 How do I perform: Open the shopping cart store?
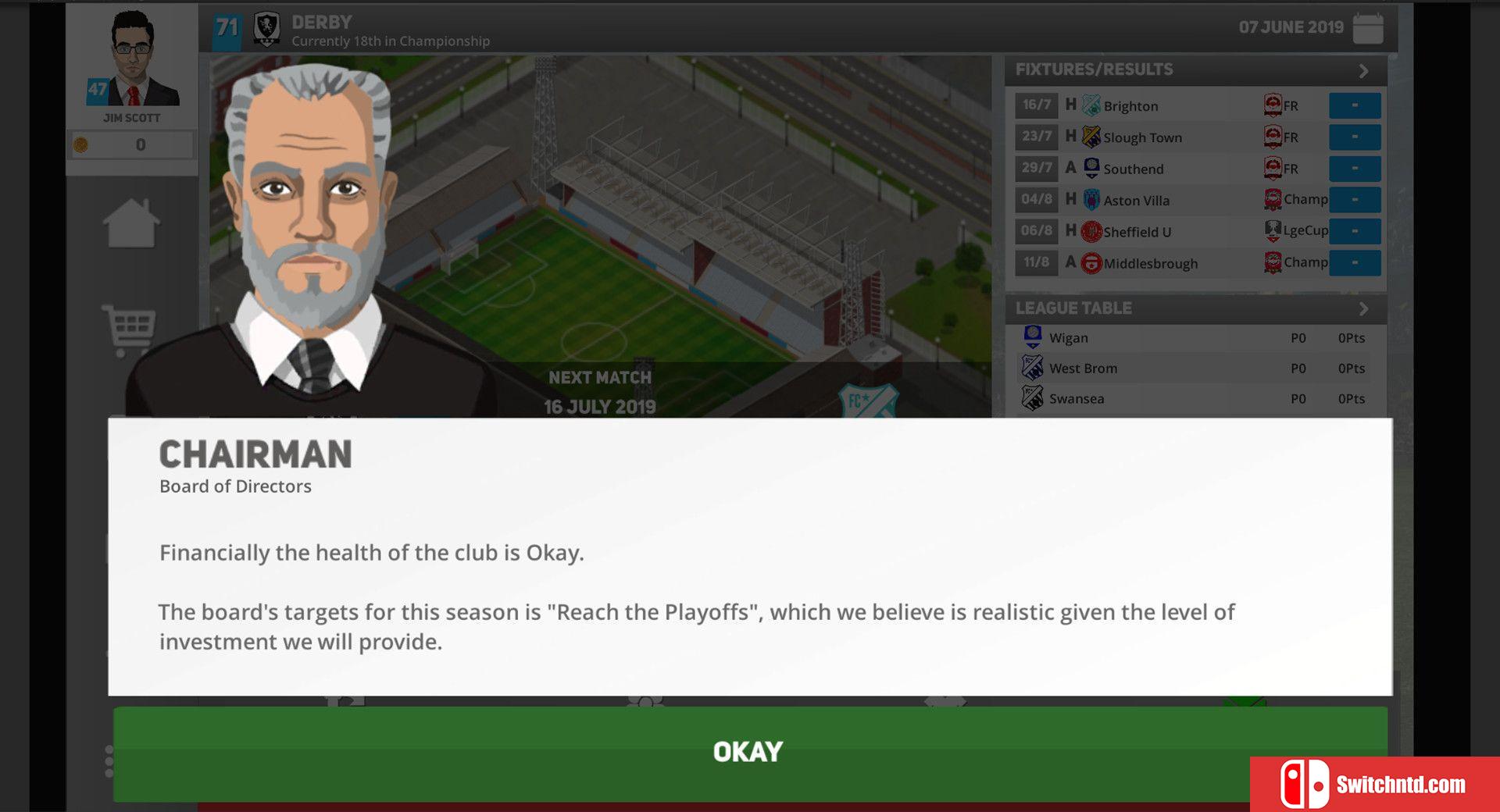pyautogui.click(x=129, y=328)
